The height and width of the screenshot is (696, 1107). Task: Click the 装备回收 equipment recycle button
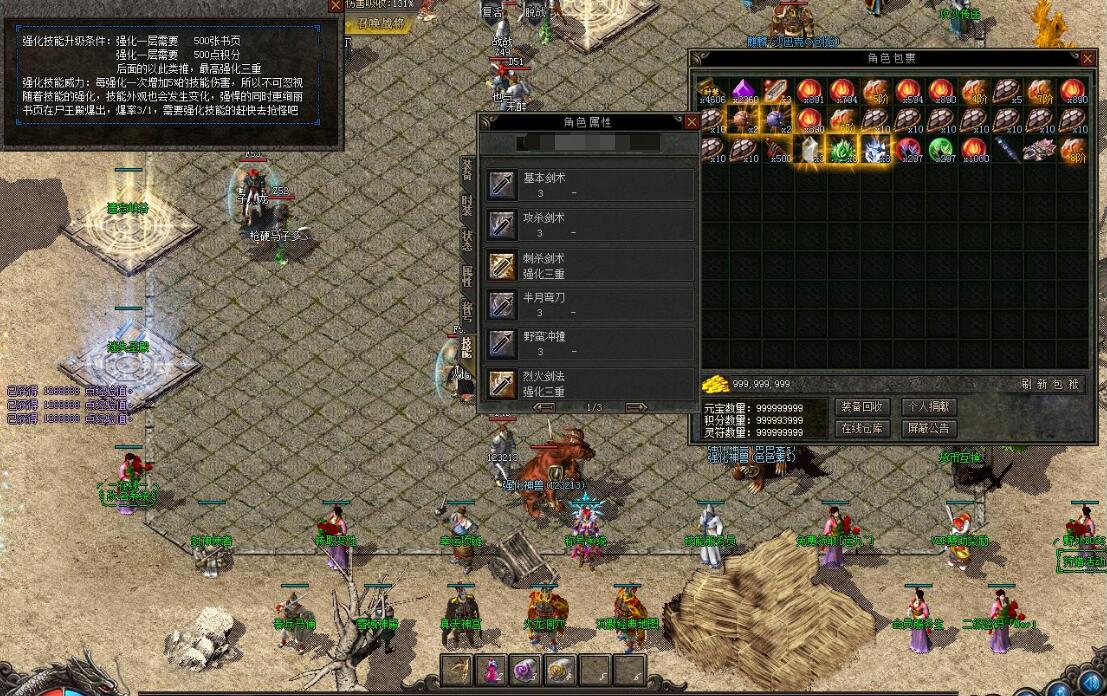point(860,407)
